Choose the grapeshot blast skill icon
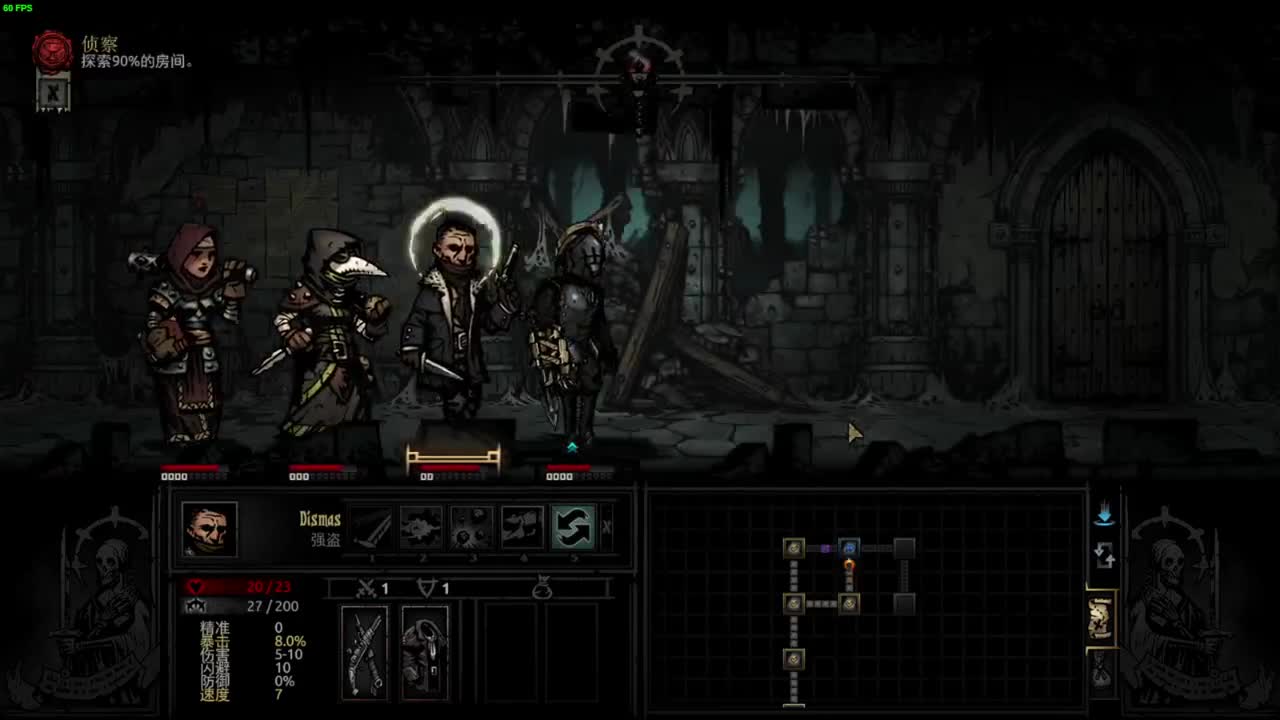 [x=472, y=528]
